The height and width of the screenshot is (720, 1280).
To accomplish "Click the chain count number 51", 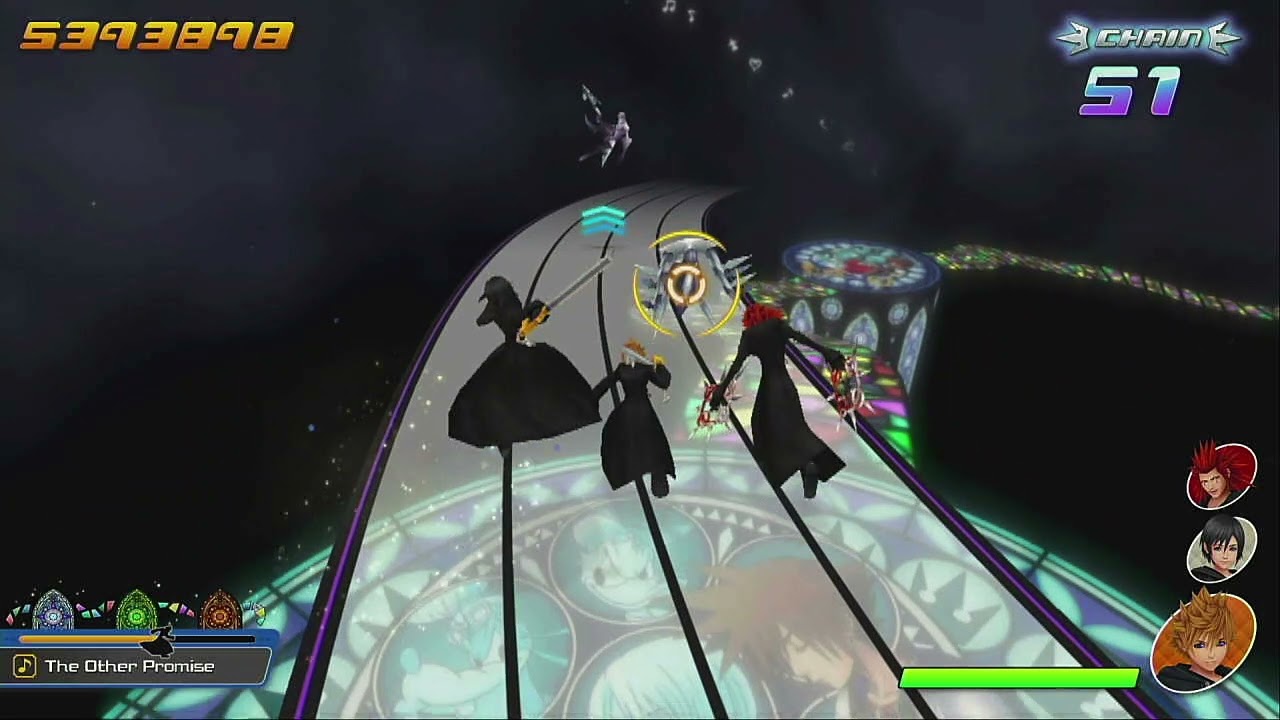I will click(x=1131, y=94).
